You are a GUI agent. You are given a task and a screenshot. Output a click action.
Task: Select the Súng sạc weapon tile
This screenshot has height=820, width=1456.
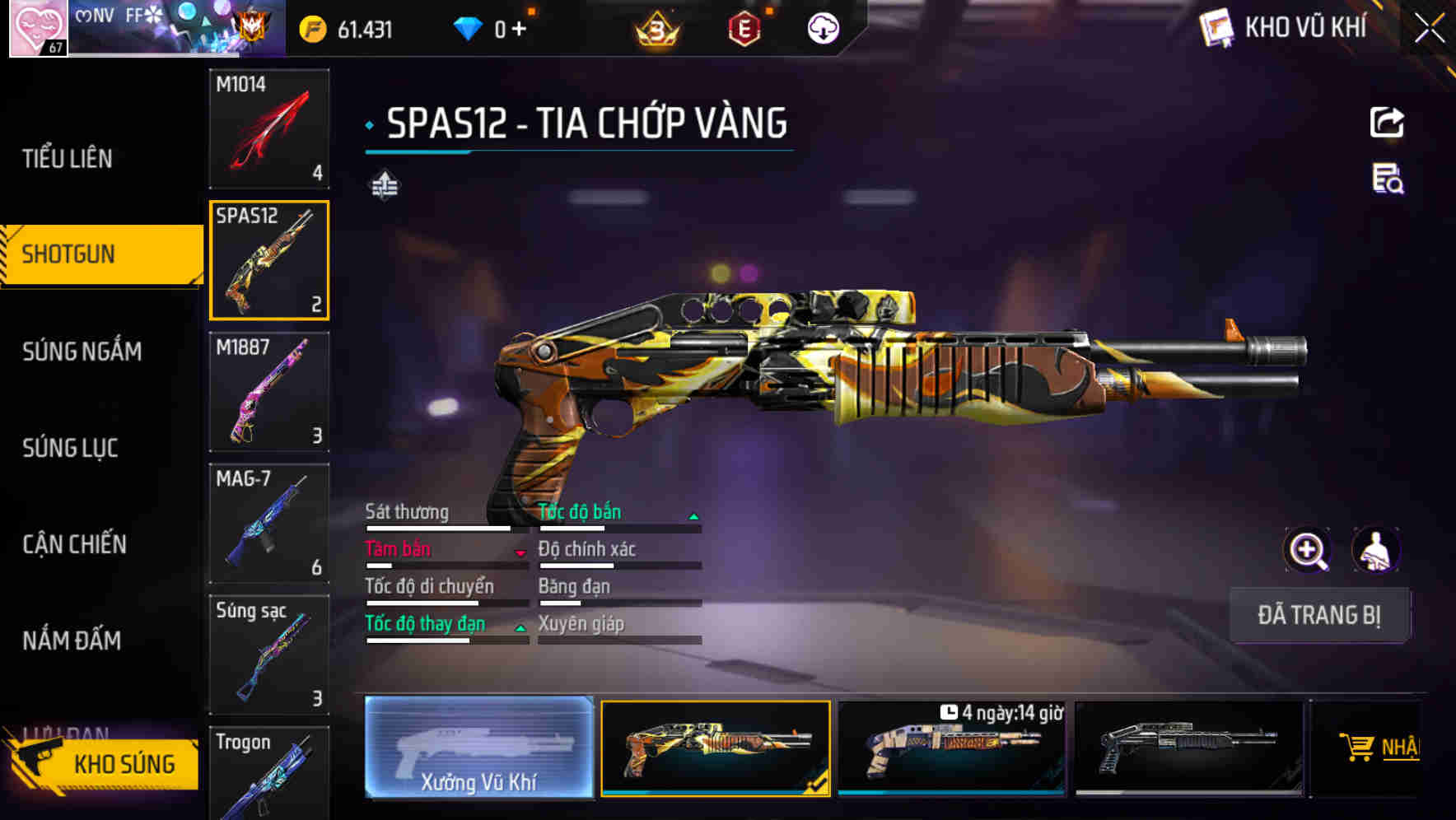pyautogui.click(x=269, y=655)
